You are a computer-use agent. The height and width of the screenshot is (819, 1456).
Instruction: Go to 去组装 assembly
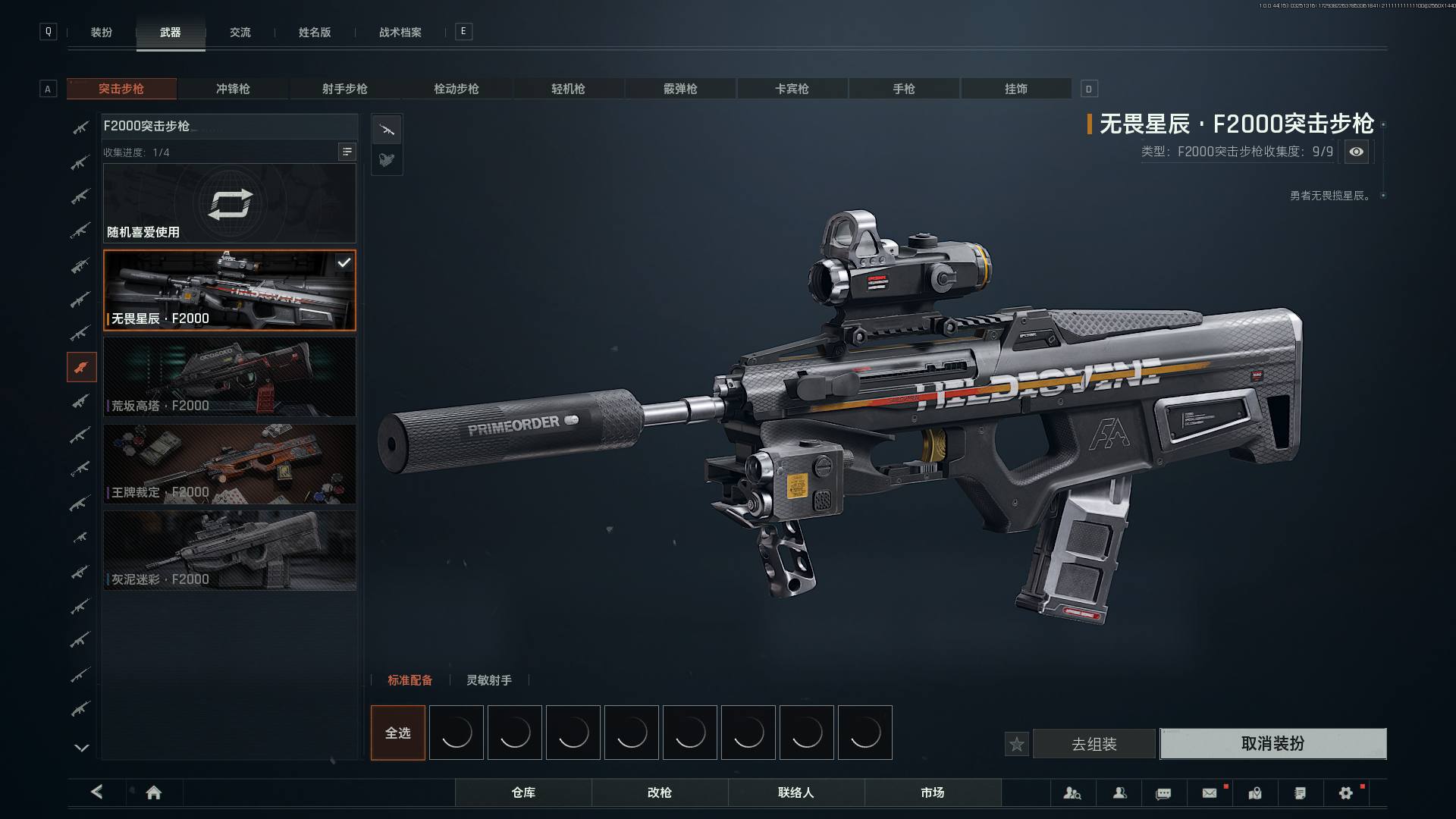tap(1094, 744)
